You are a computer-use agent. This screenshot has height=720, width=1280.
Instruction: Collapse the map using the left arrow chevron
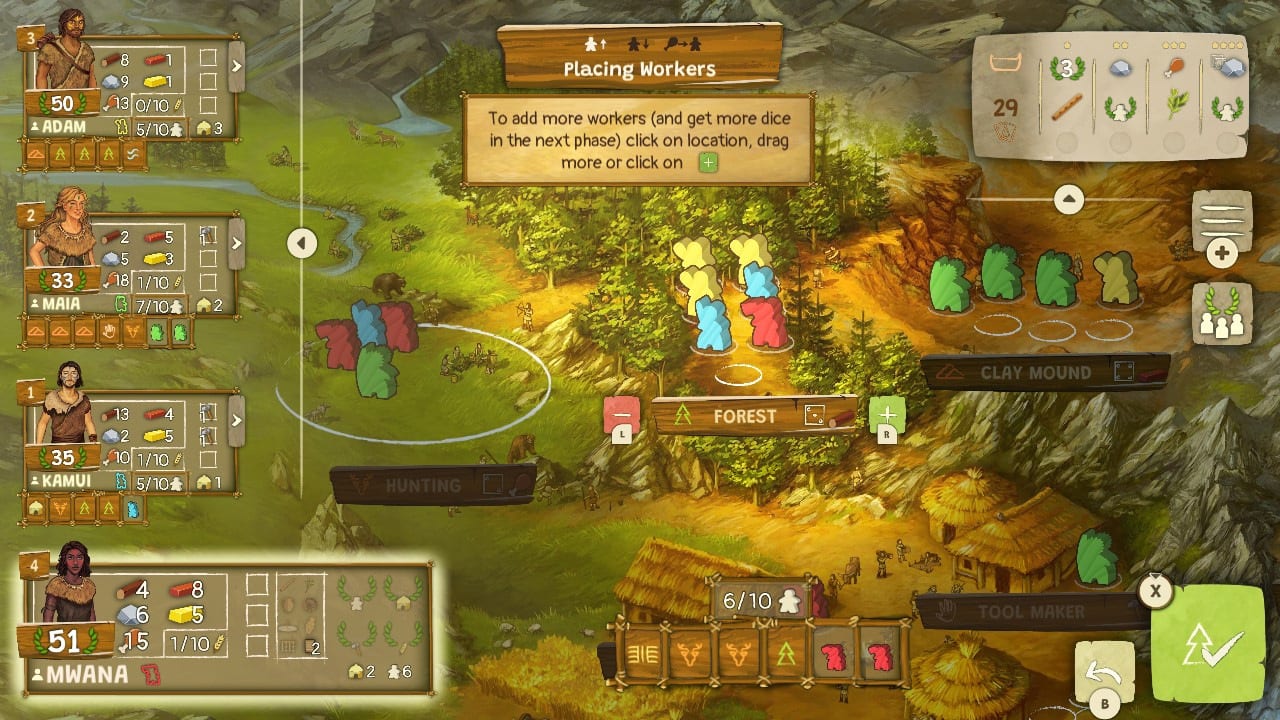pyautogui.click(x=301, y=242)
